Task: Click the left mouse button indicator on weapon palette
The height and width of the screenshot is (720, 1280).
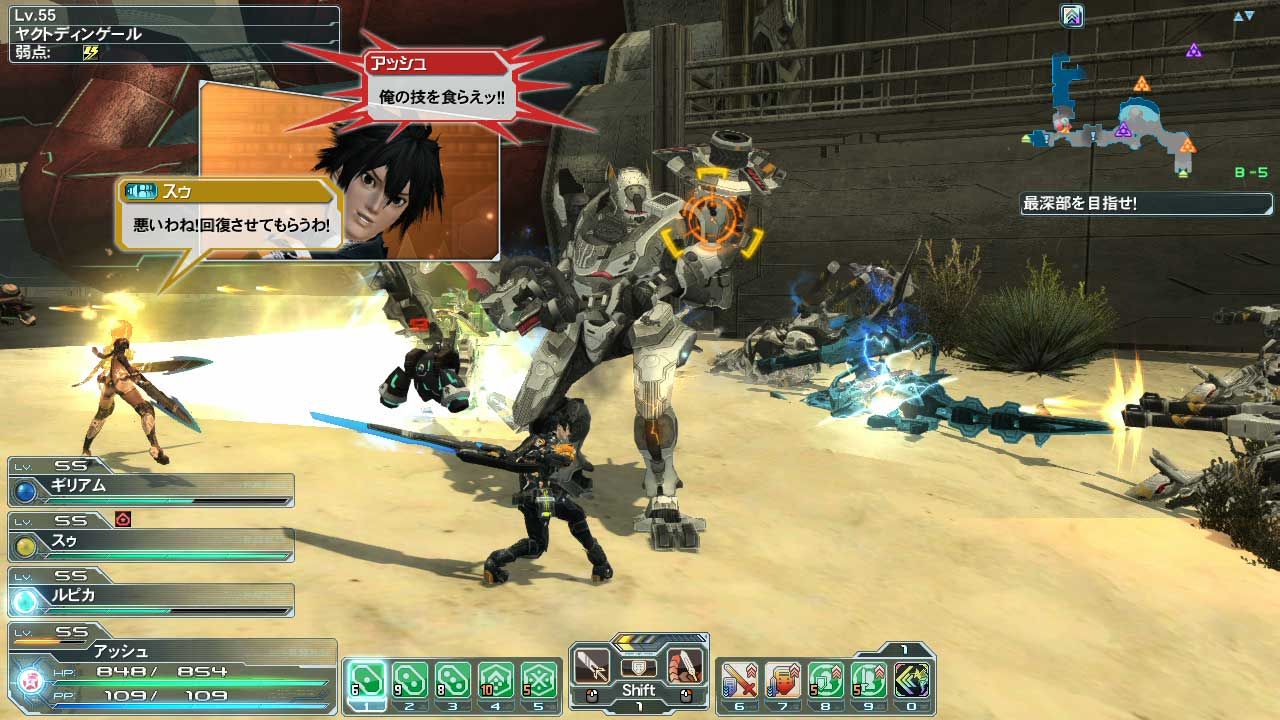Action: tap(591, 693)
